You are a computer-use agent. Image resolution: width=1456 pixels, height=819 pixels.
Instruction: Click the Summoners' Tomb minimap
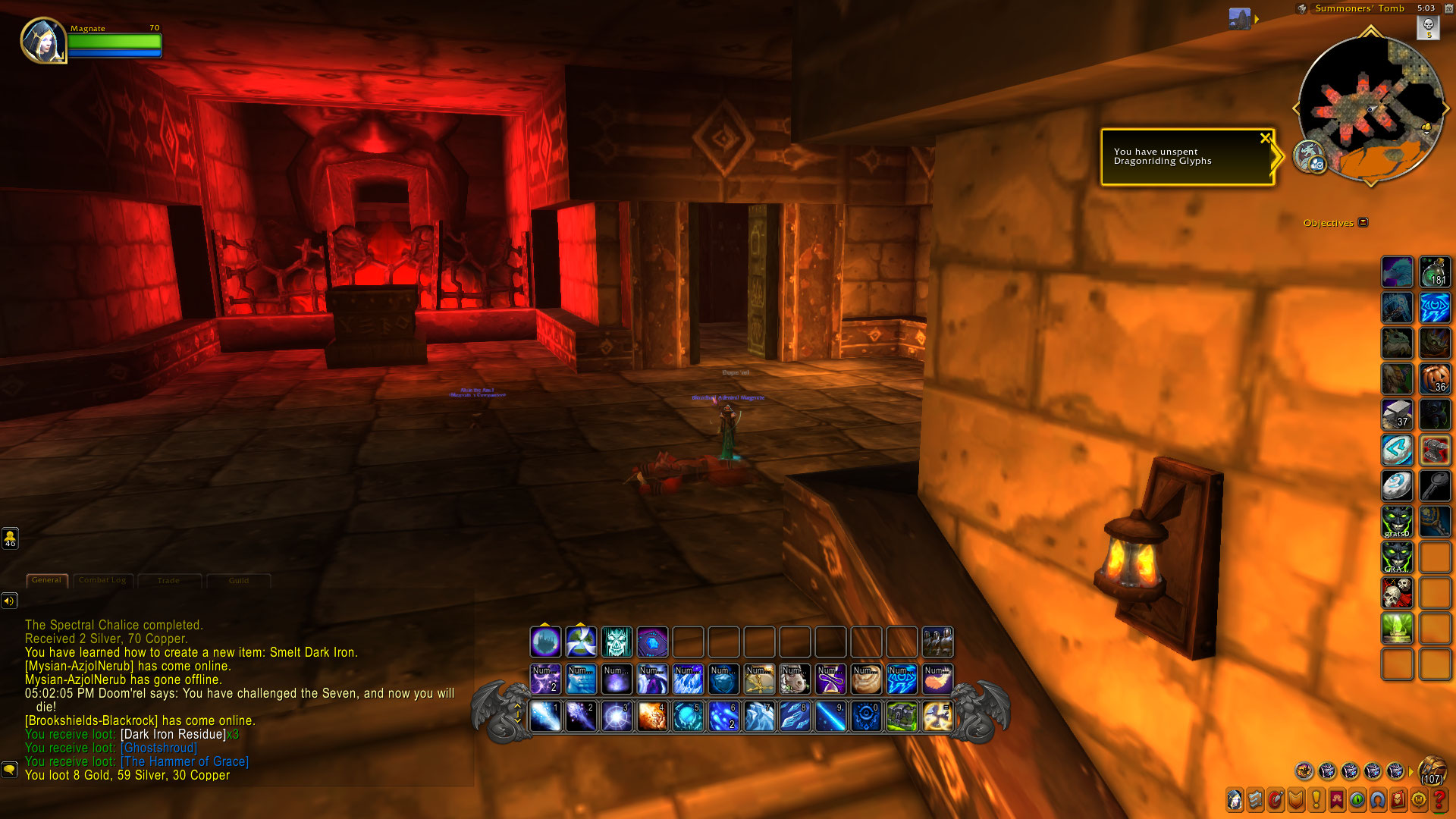click(x=1370, y=108)
